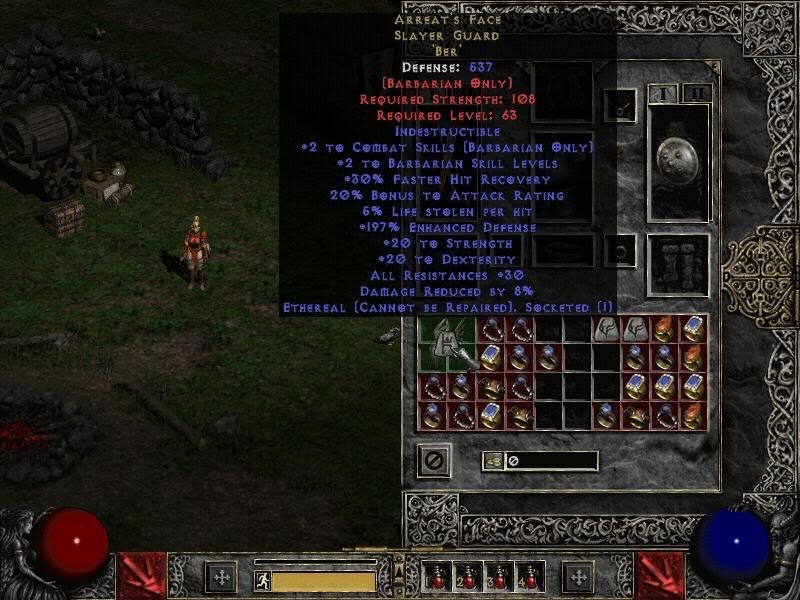Click the gold drop button
This screenshot has height=600, width=800.
point(493,461)
